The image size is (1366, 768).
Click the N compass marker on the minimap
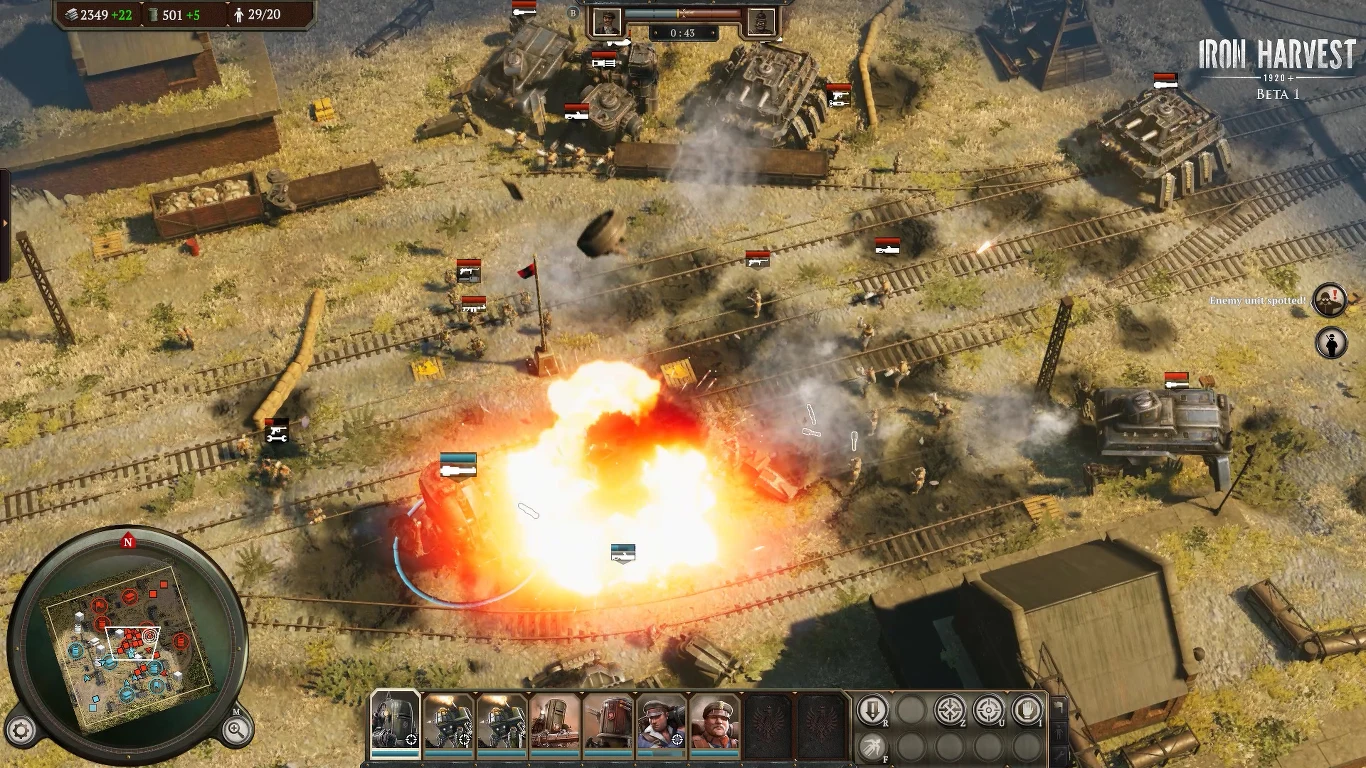126,541
